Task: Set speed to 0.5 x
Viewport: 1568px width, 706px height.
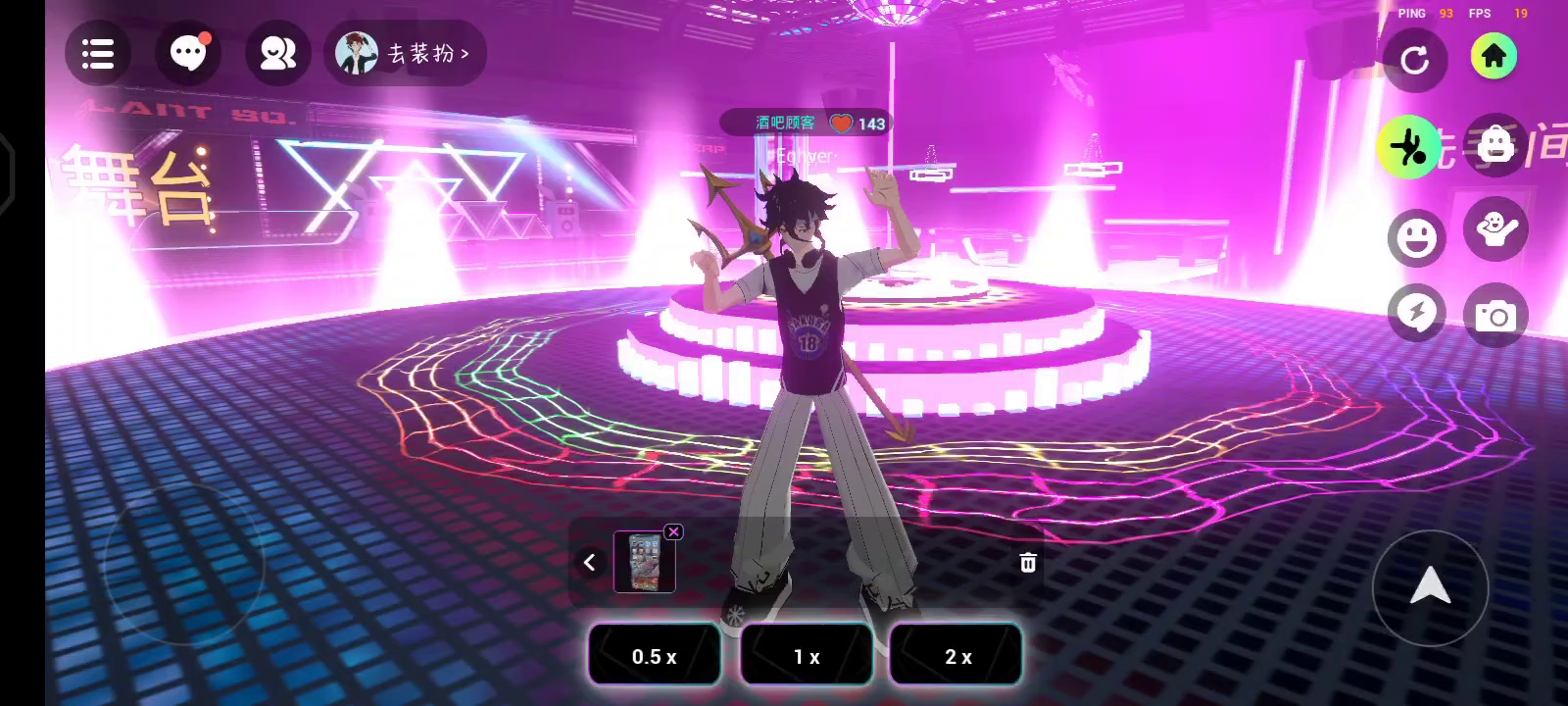Action: point(654,656)
